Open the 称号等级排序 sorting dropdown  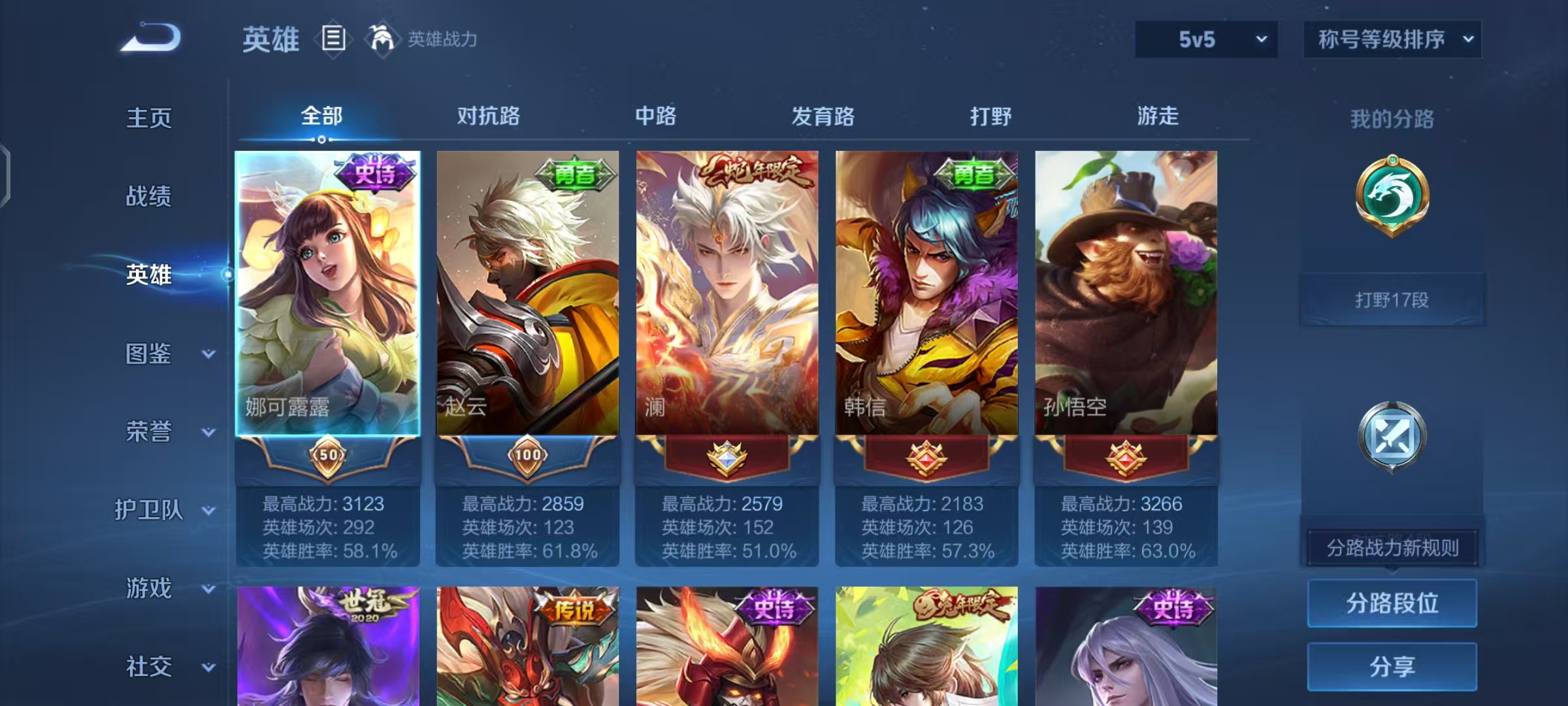coord(1392,39)
